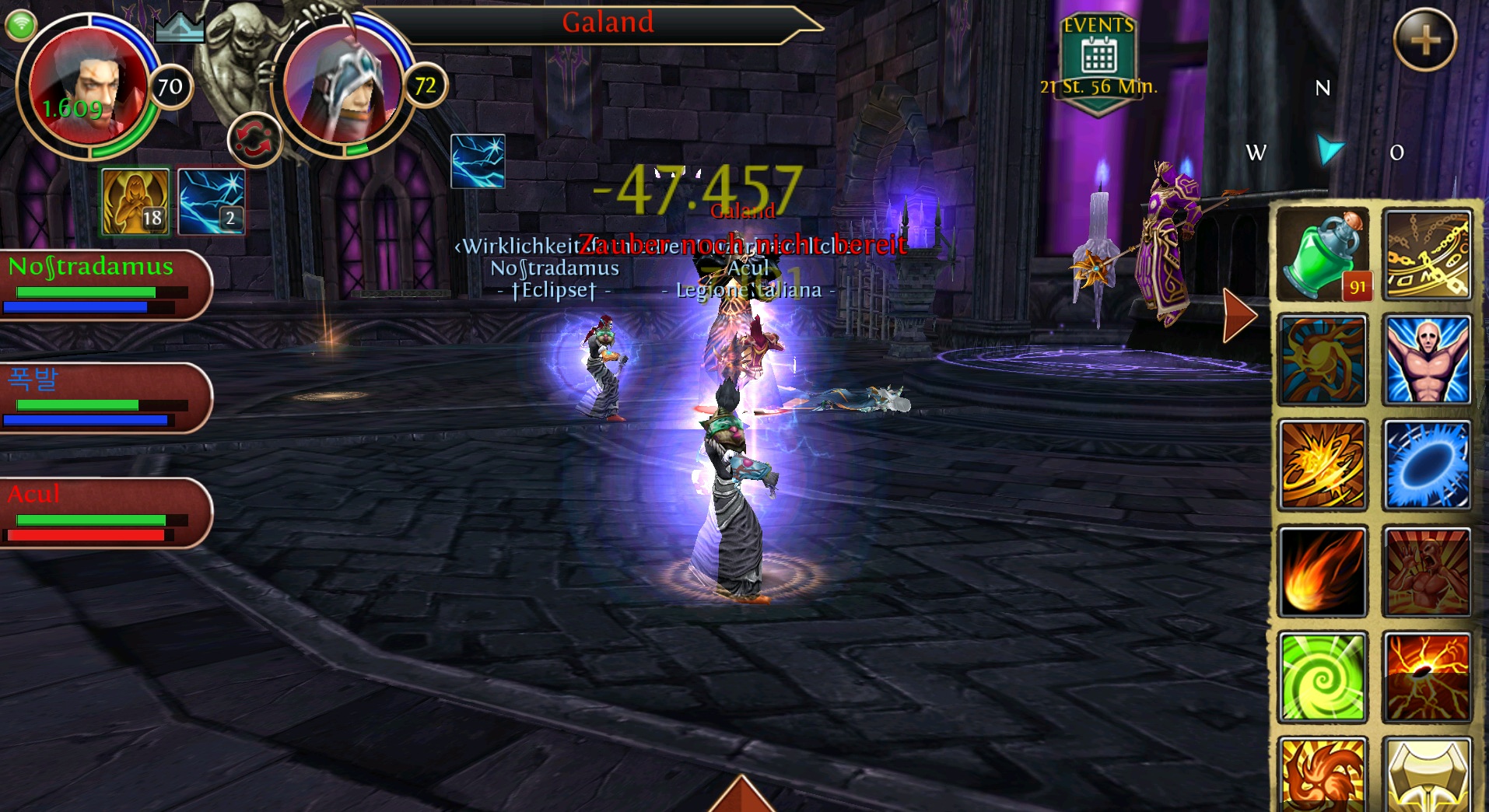This screenshot has width=1489, height=812.
Task: Open own character portrait
Action: pyautogui.click(x=86, y=87)
